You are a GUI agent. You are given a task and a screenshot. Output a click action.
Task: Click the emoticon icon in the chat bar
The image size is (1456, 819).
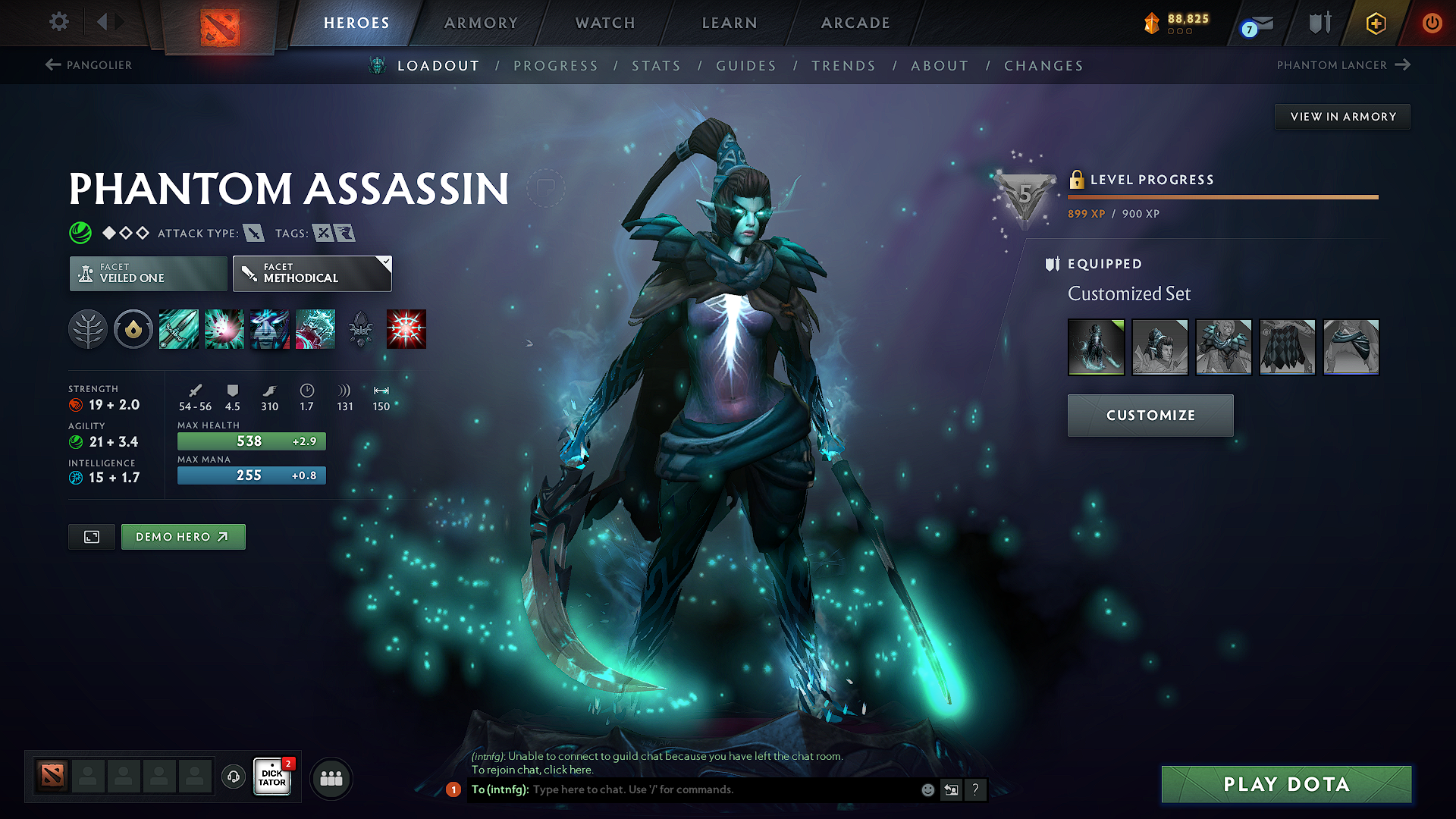[x=927, y=789]
